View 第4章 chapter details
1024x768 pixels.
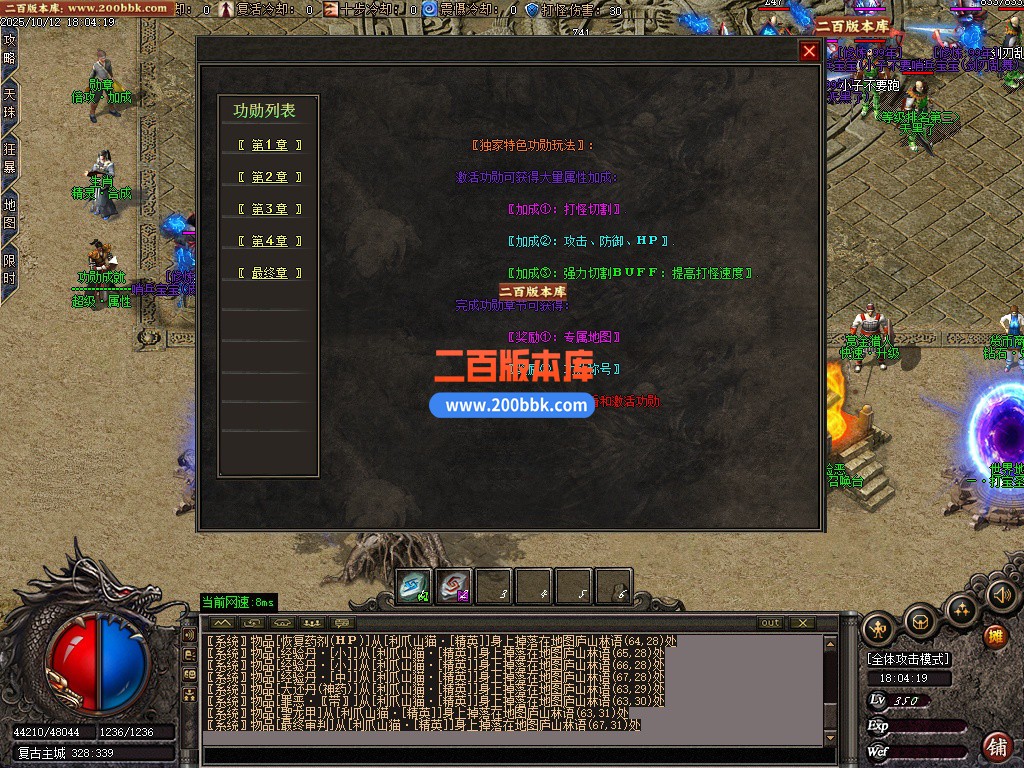click(x=270, y=241)
